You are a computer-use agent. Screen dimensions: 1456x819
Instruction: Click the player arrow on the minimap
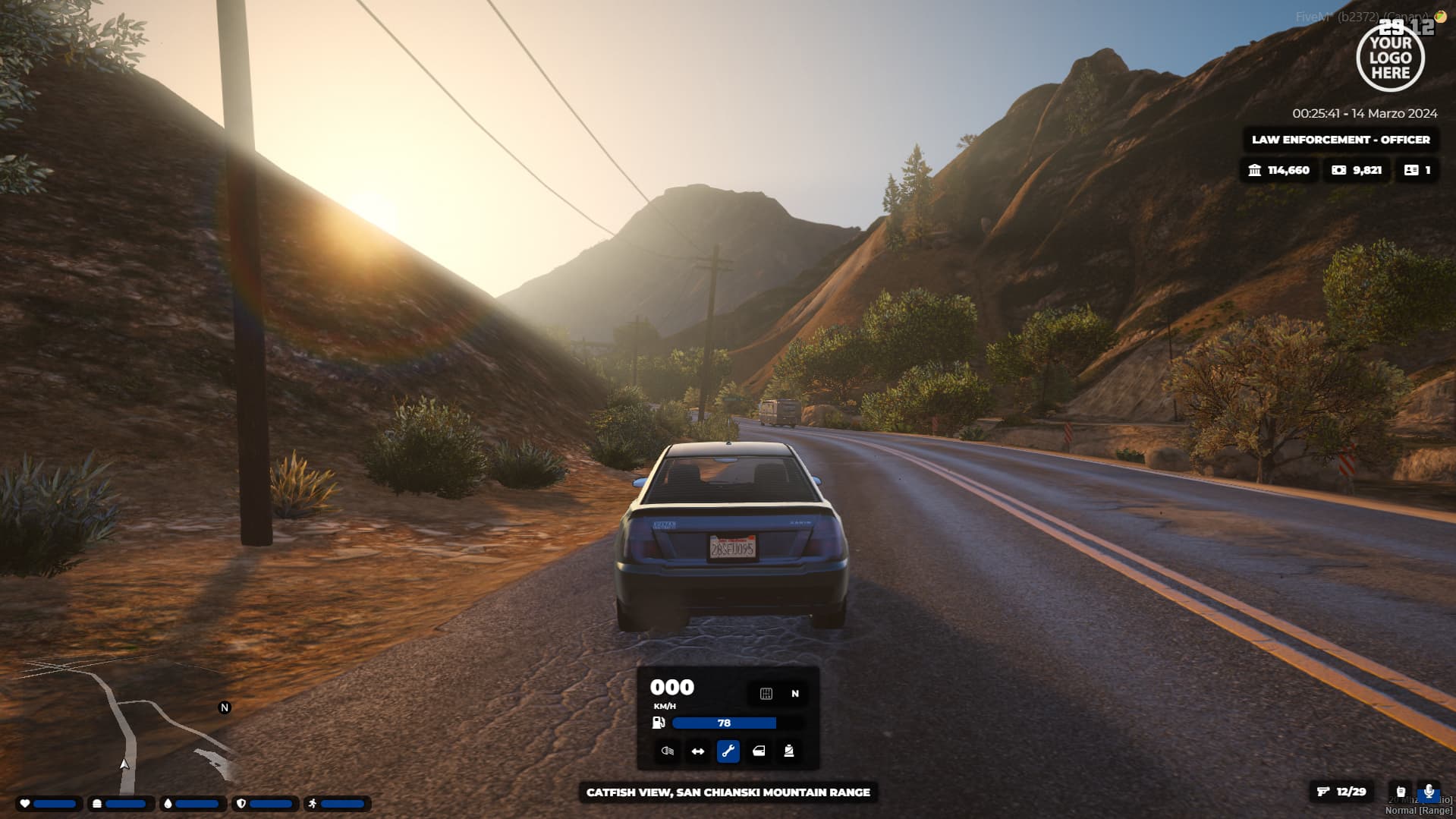(124, 764)
